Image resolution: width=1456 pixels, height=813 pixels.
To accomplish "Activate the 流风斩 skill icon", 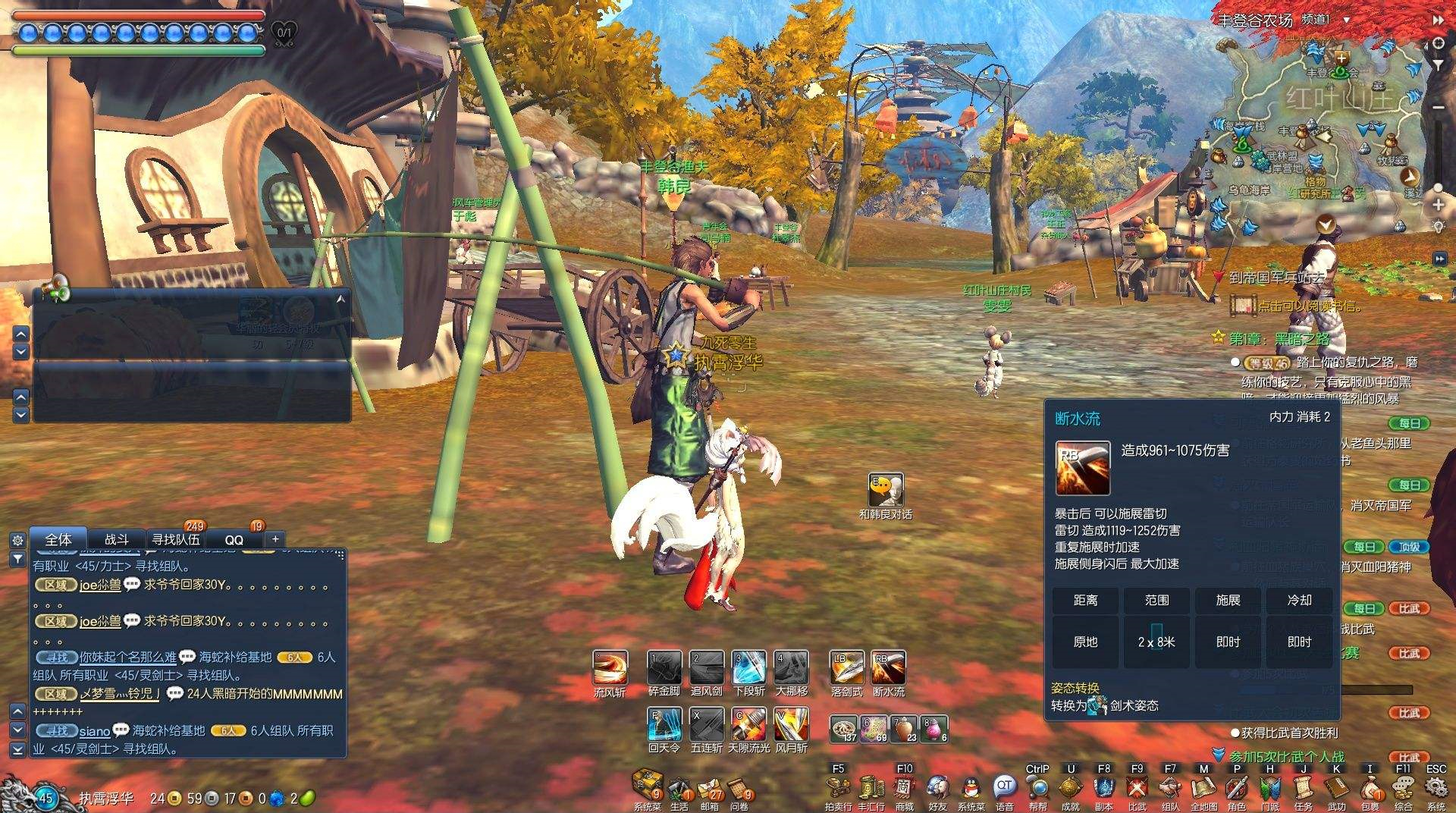I will tap(610, 668).
